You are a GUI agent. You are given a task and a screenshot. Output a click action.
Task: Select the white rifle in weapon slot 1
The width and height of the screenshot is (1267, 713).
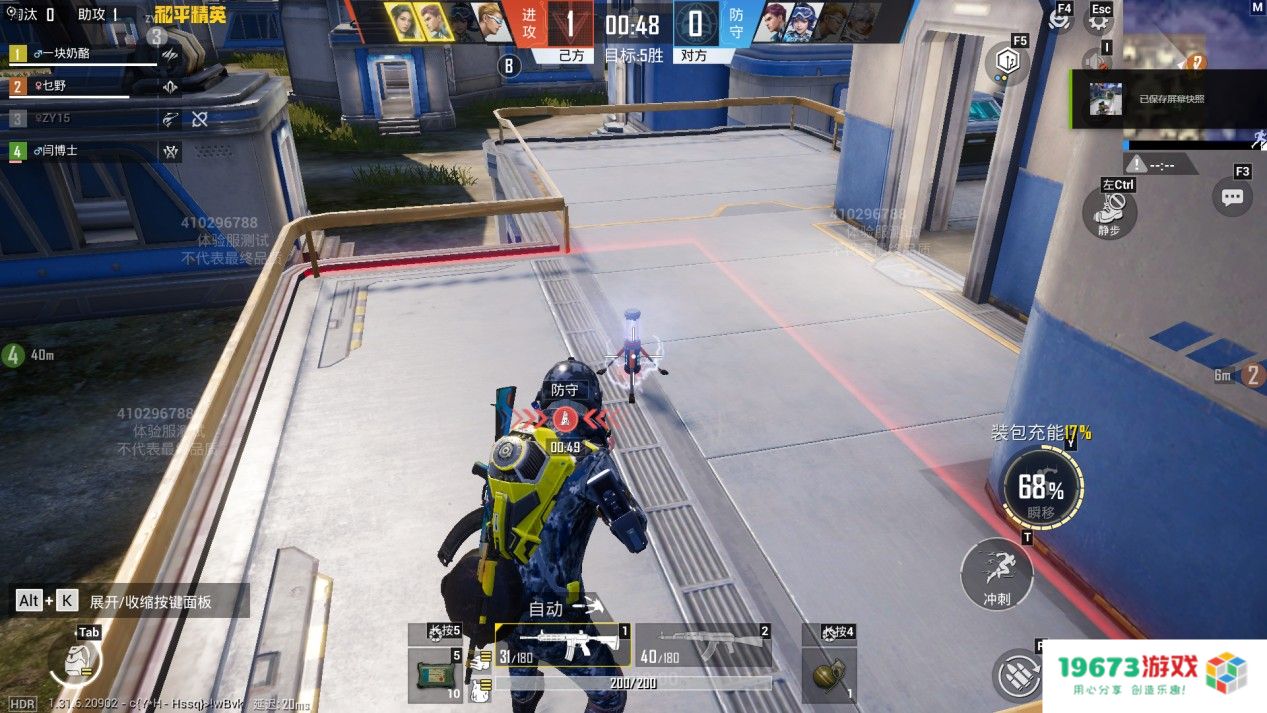(x=563, y=646)
